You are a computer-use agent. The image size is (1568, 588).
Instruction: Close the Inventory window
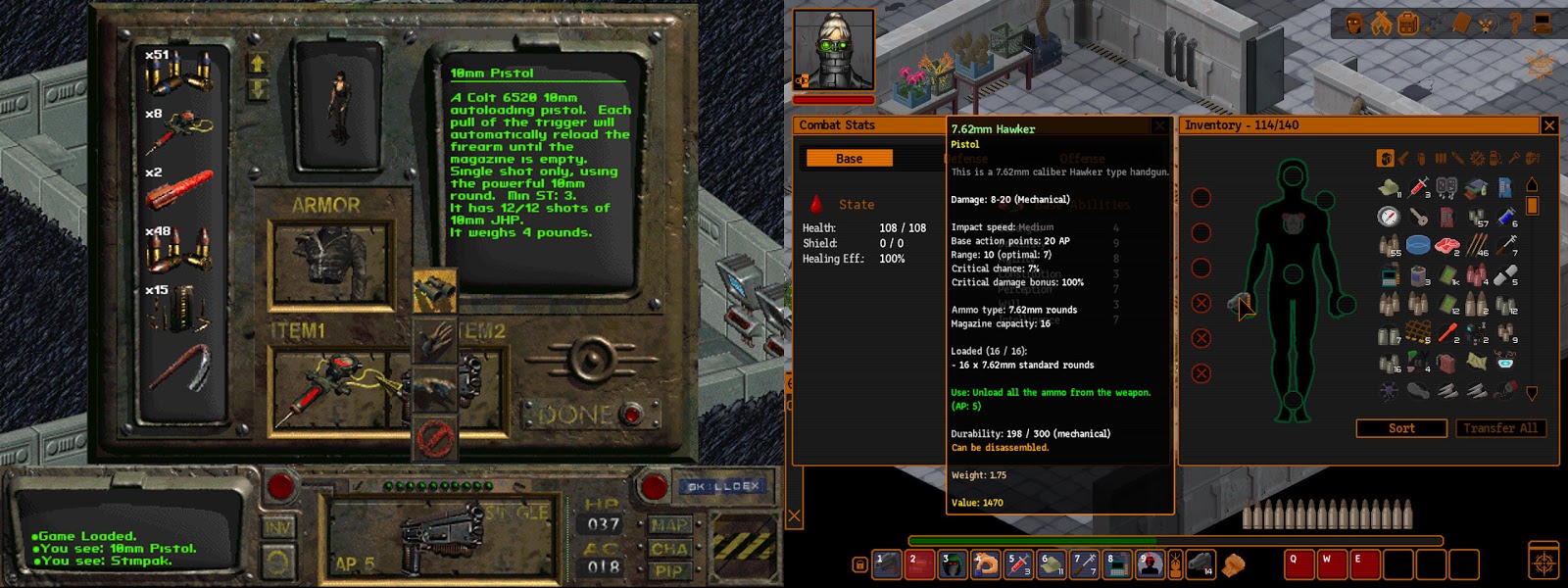click(x=1549, y=125)
